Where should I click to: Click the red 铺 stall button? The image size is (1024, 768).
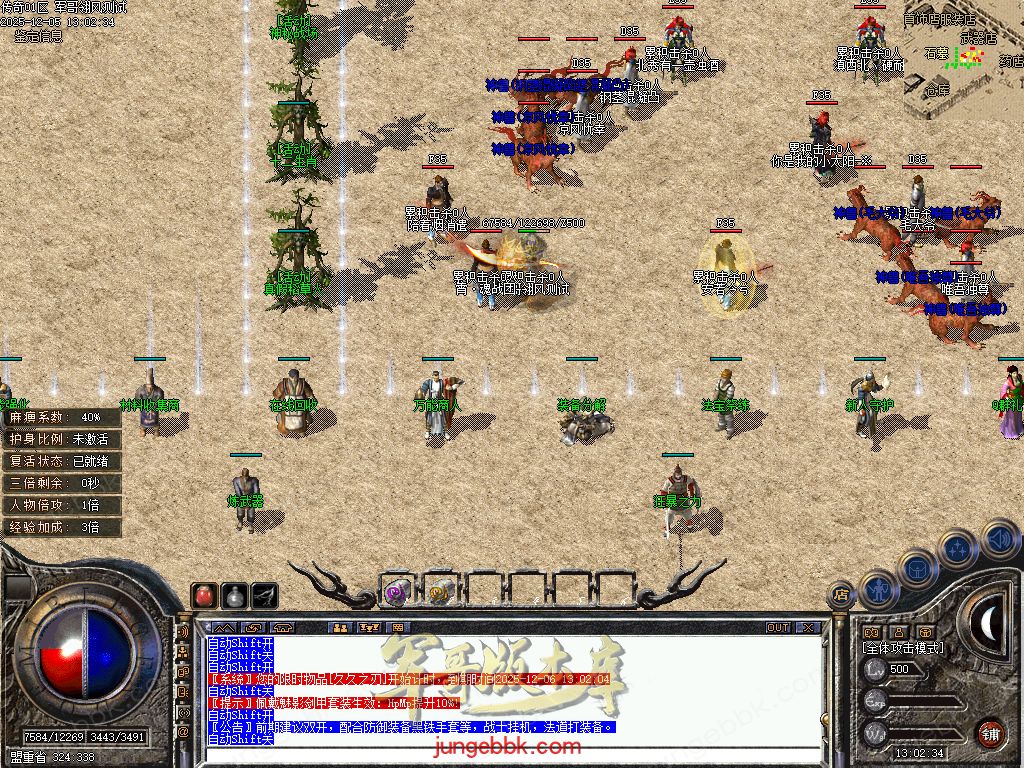pyautogui.click(x=991, y=733)
